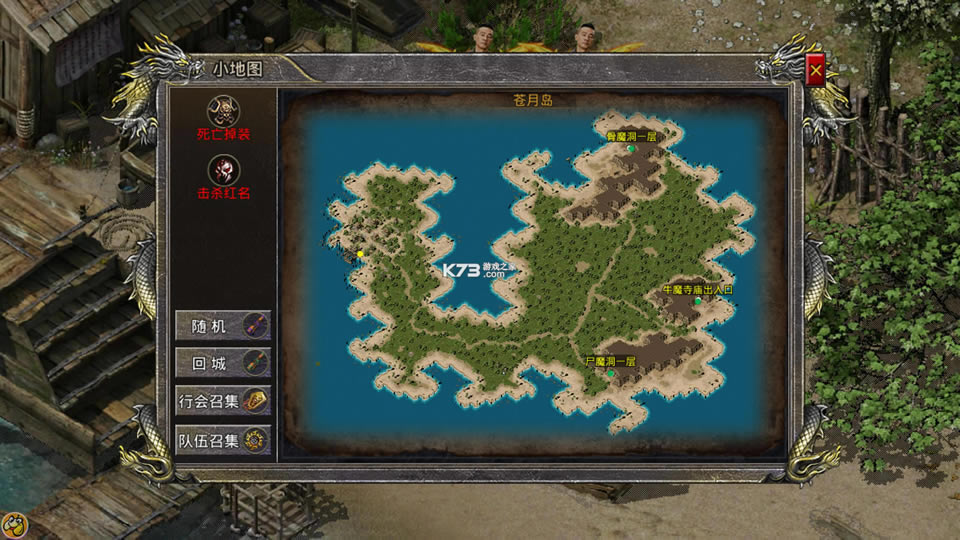Open the orange cartoon mascot icon
960x540 pixels.
(x=14, y=526)
